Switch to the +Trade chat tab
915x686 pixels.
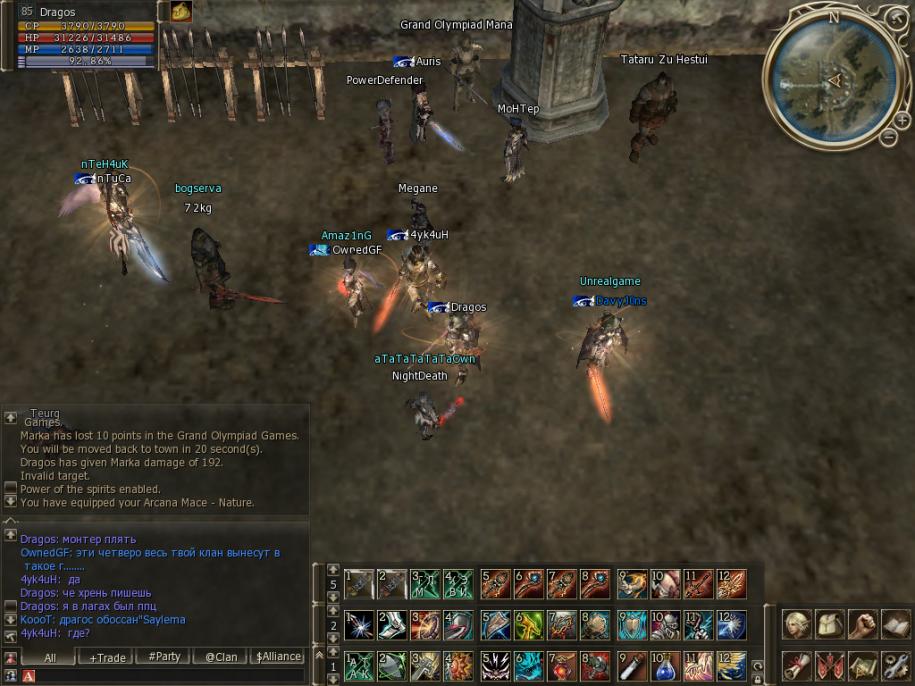[108, 657]
